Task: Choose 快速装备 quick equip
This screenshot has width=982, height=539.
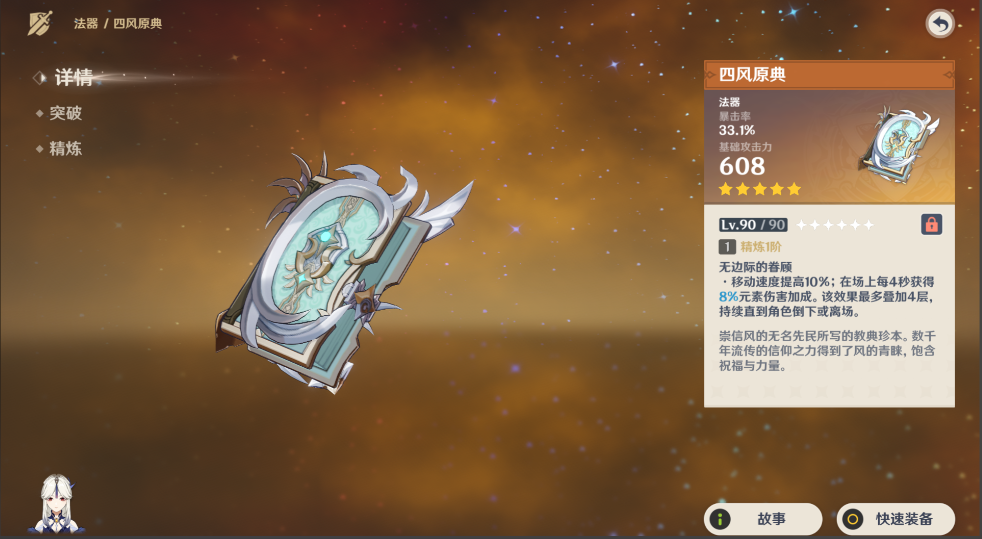Action: (895, 519)
